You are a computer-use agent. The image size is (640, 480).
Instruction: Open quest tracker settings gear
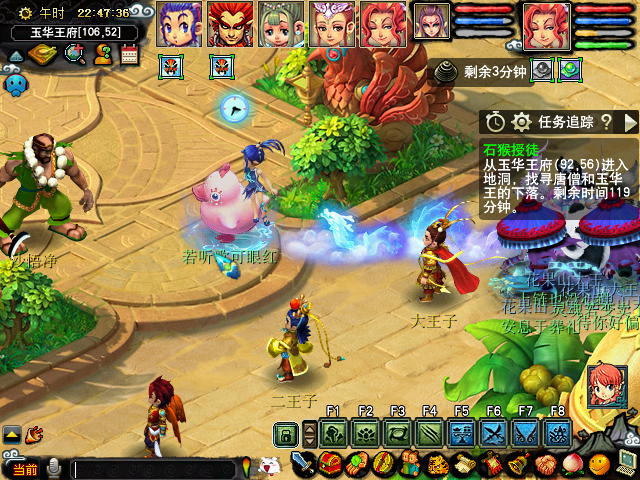(521, 122)
